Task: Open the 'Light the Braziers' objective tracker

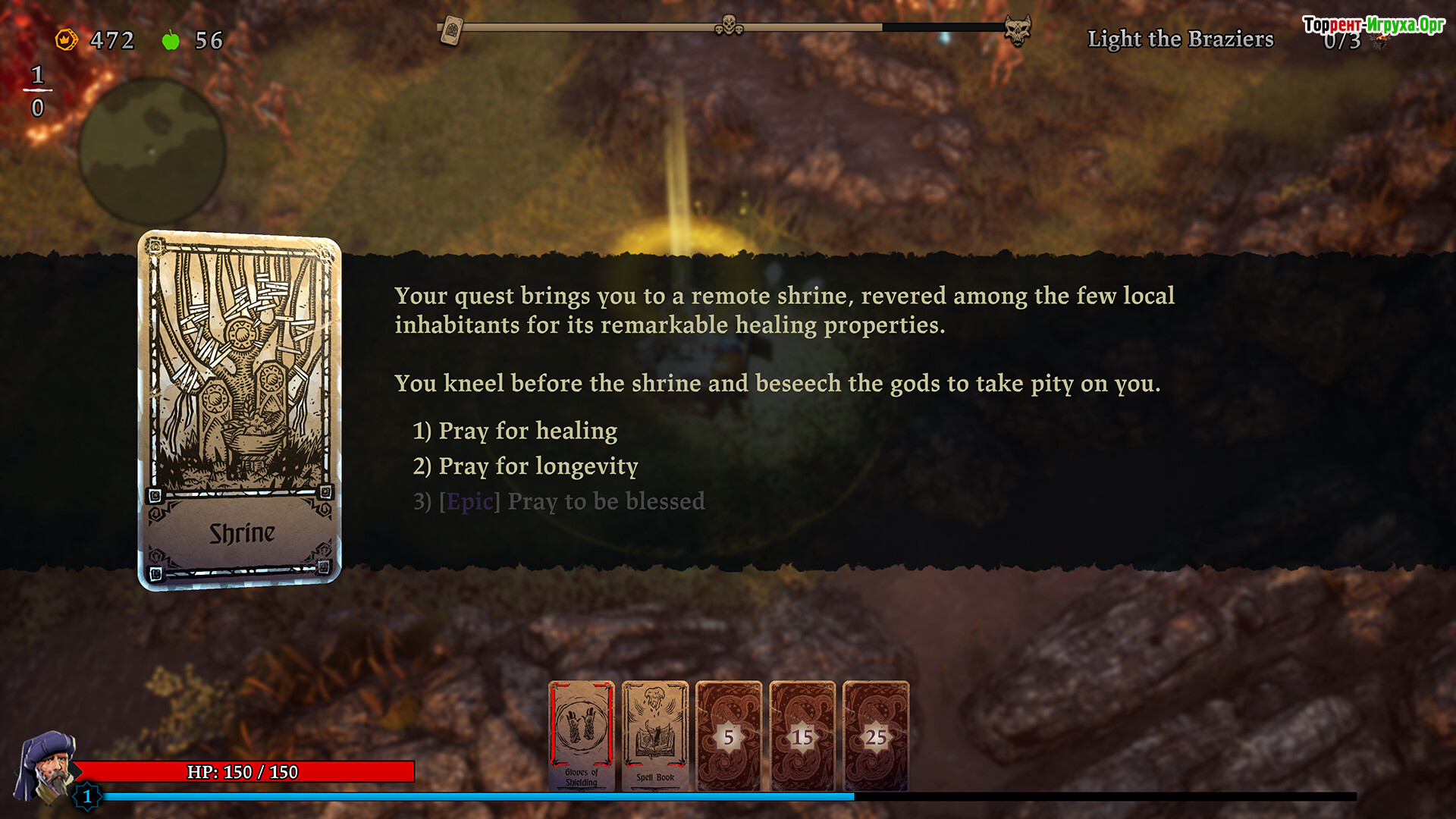Action: (x=1180, y=39)
